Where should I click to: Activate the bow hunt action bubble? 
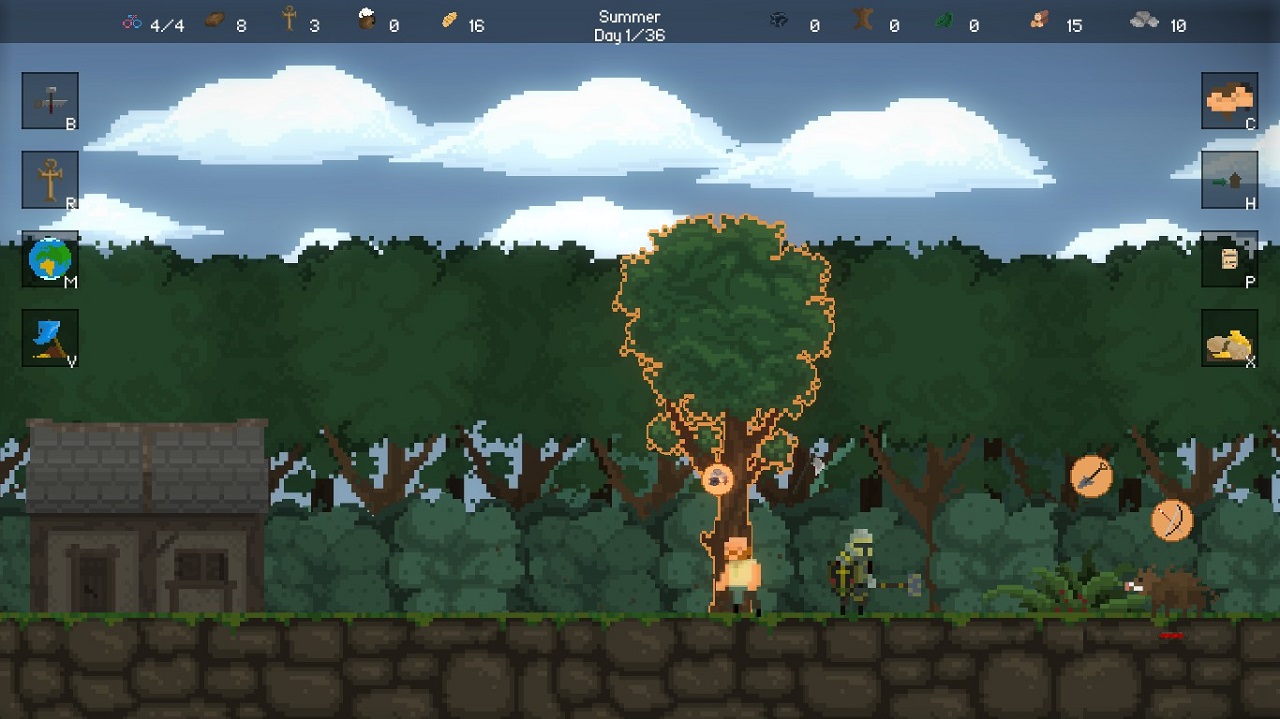(1171, 520)
